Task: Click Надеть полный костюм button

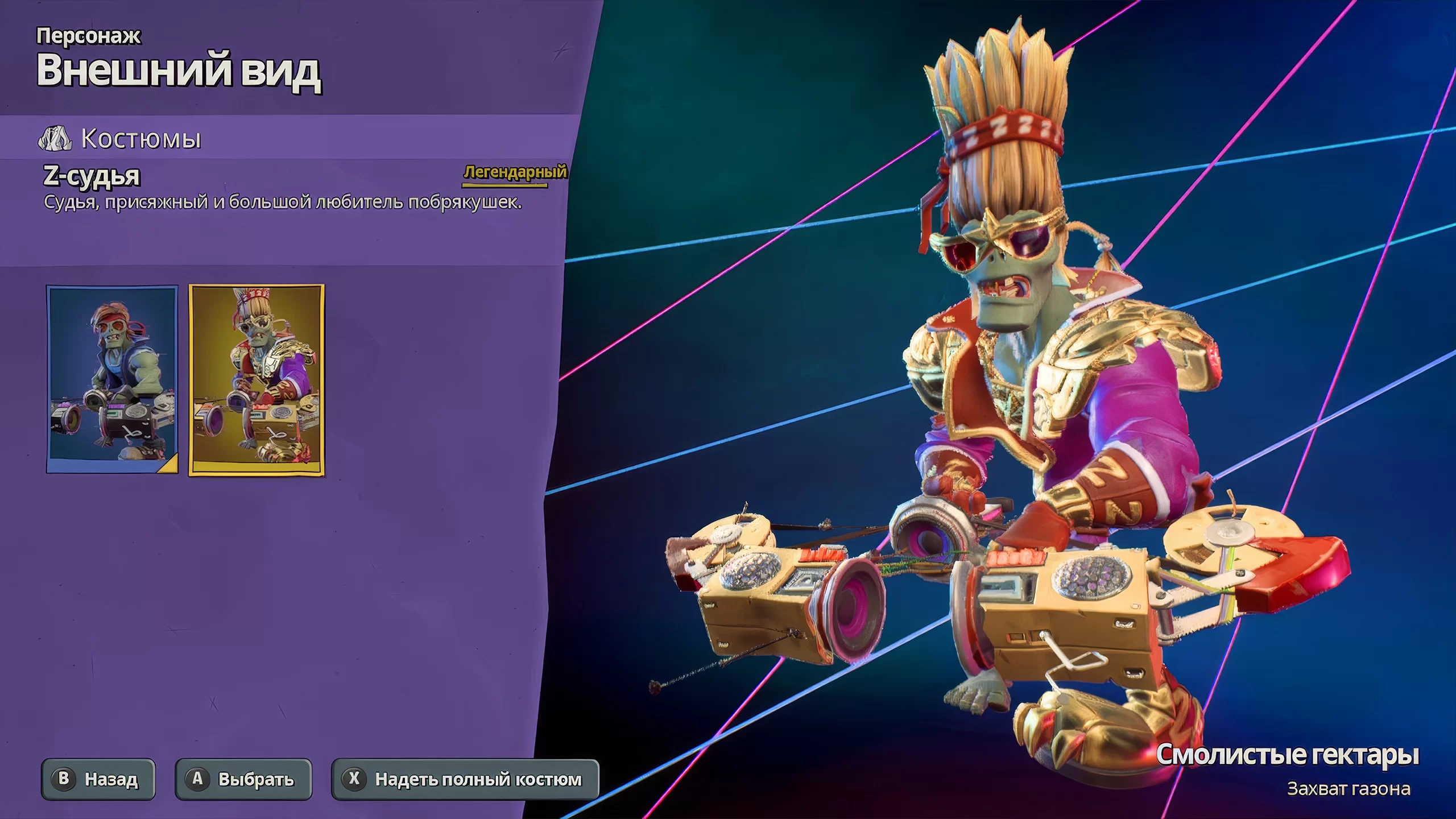Action: 465,779
